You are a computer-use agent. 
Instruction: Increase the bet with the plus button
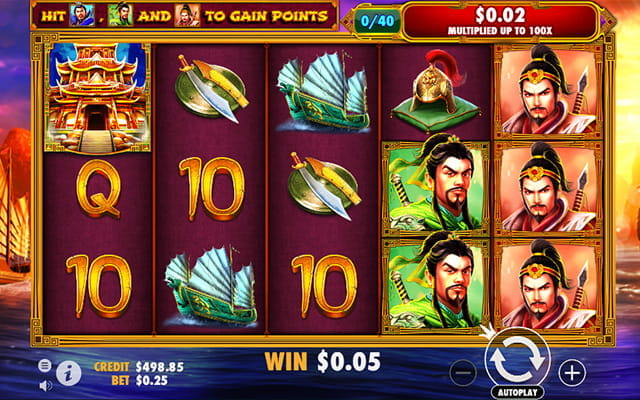[x=572, y=373]
